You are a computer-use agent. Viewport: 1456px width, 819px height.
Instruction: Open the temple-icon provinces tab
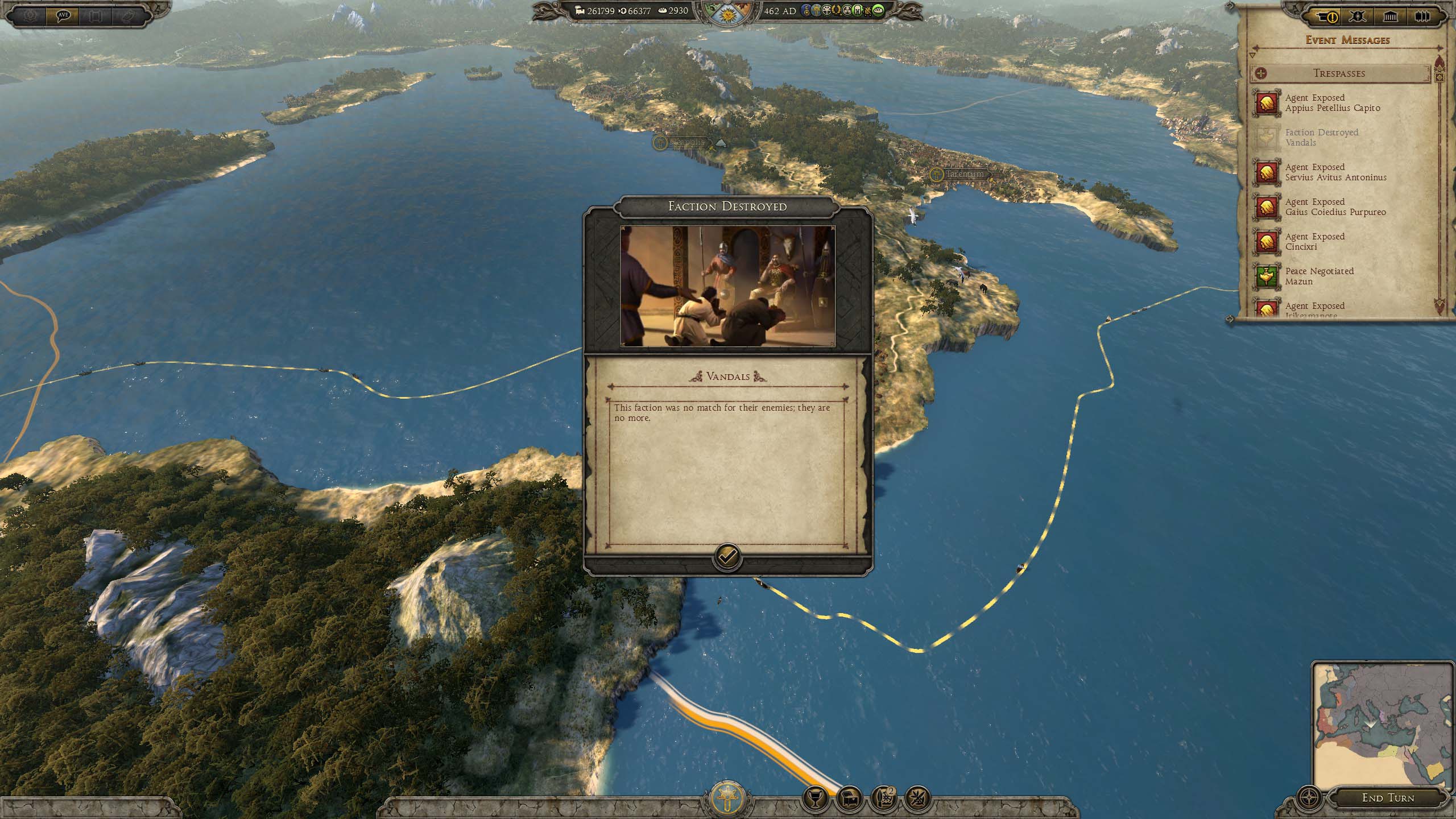coord(1390,16)
